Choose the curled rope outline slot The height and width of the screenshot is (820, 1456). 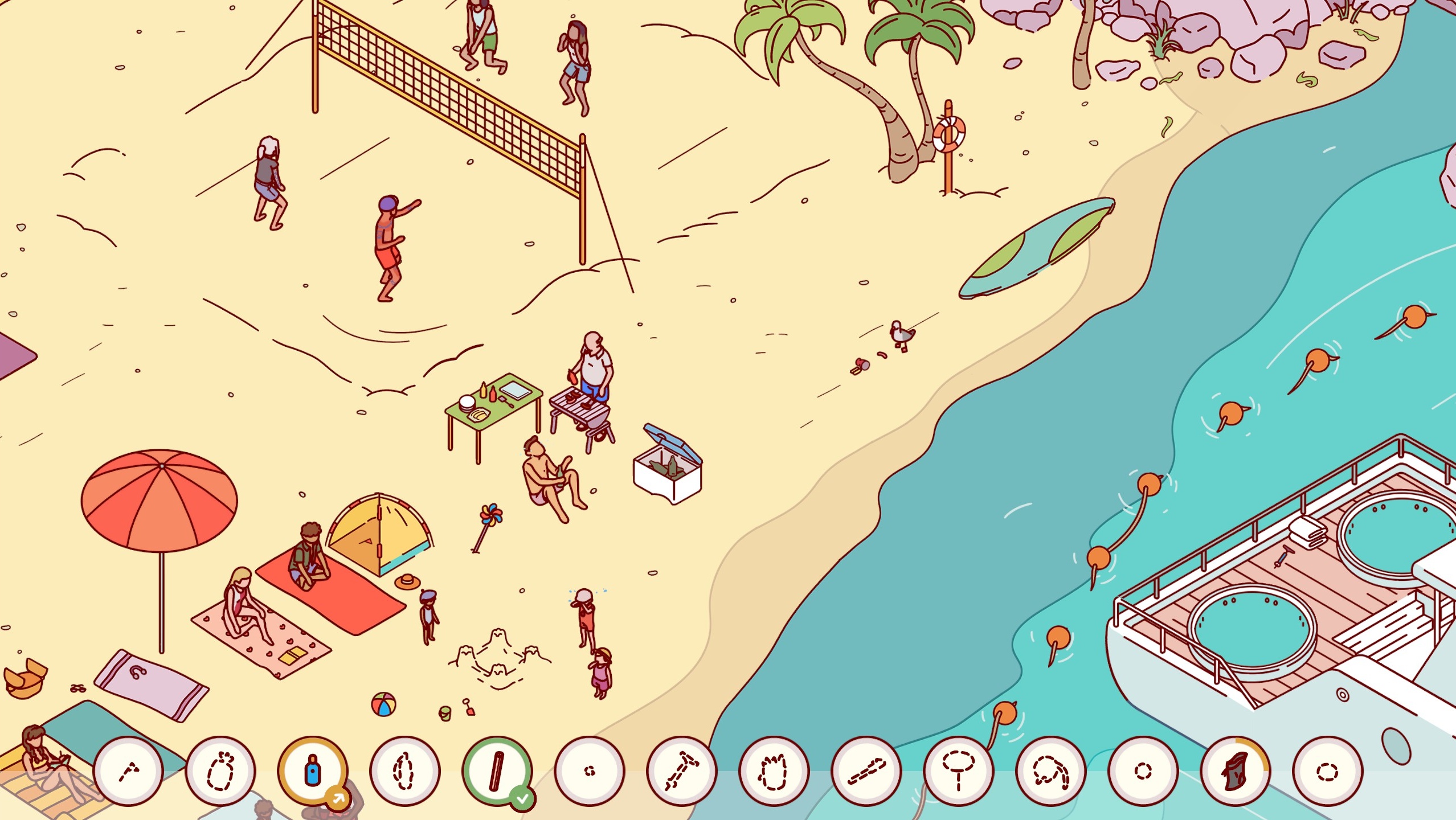1050,771
